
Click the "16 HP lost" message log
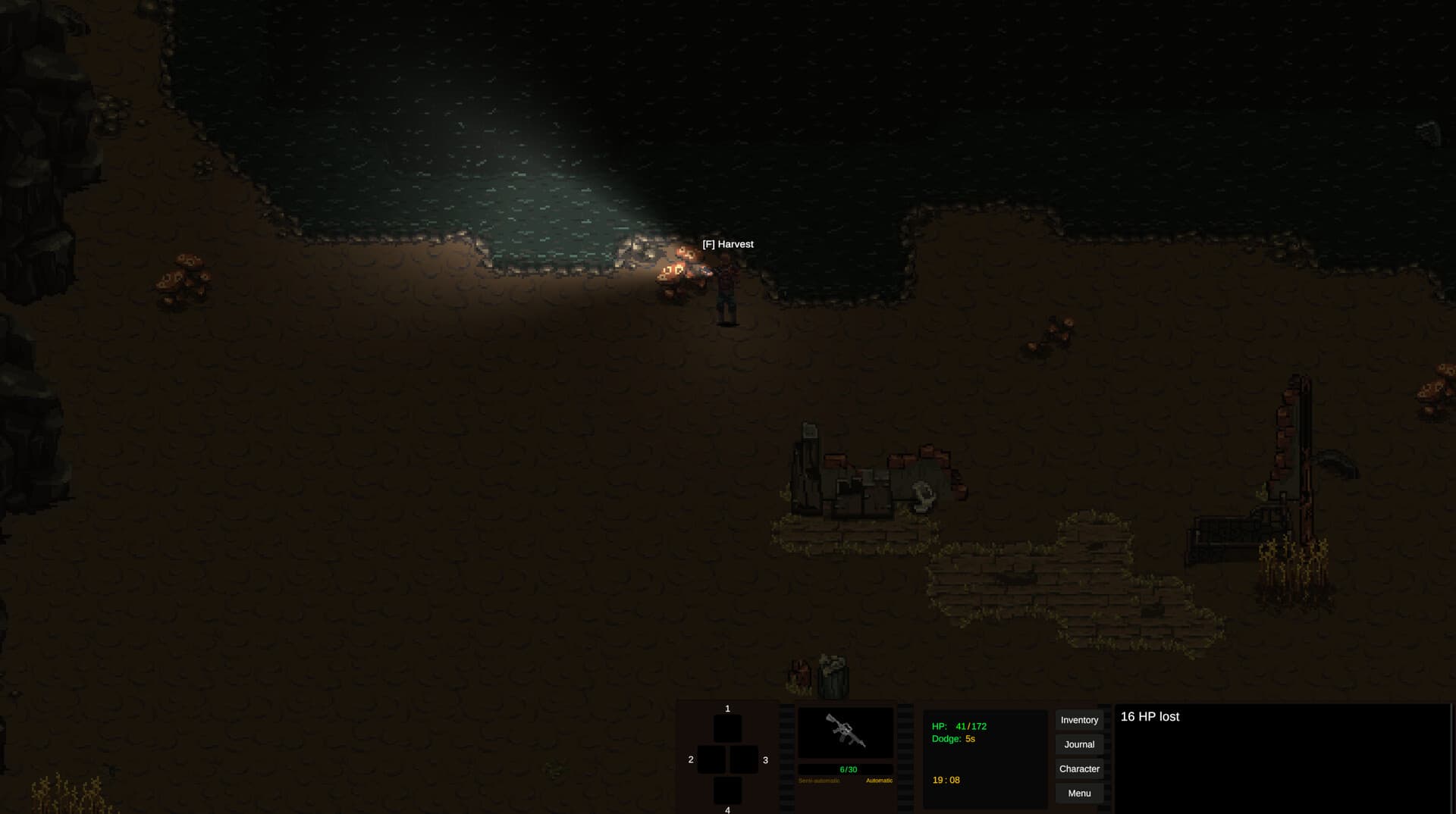[x=1150, y=716]
